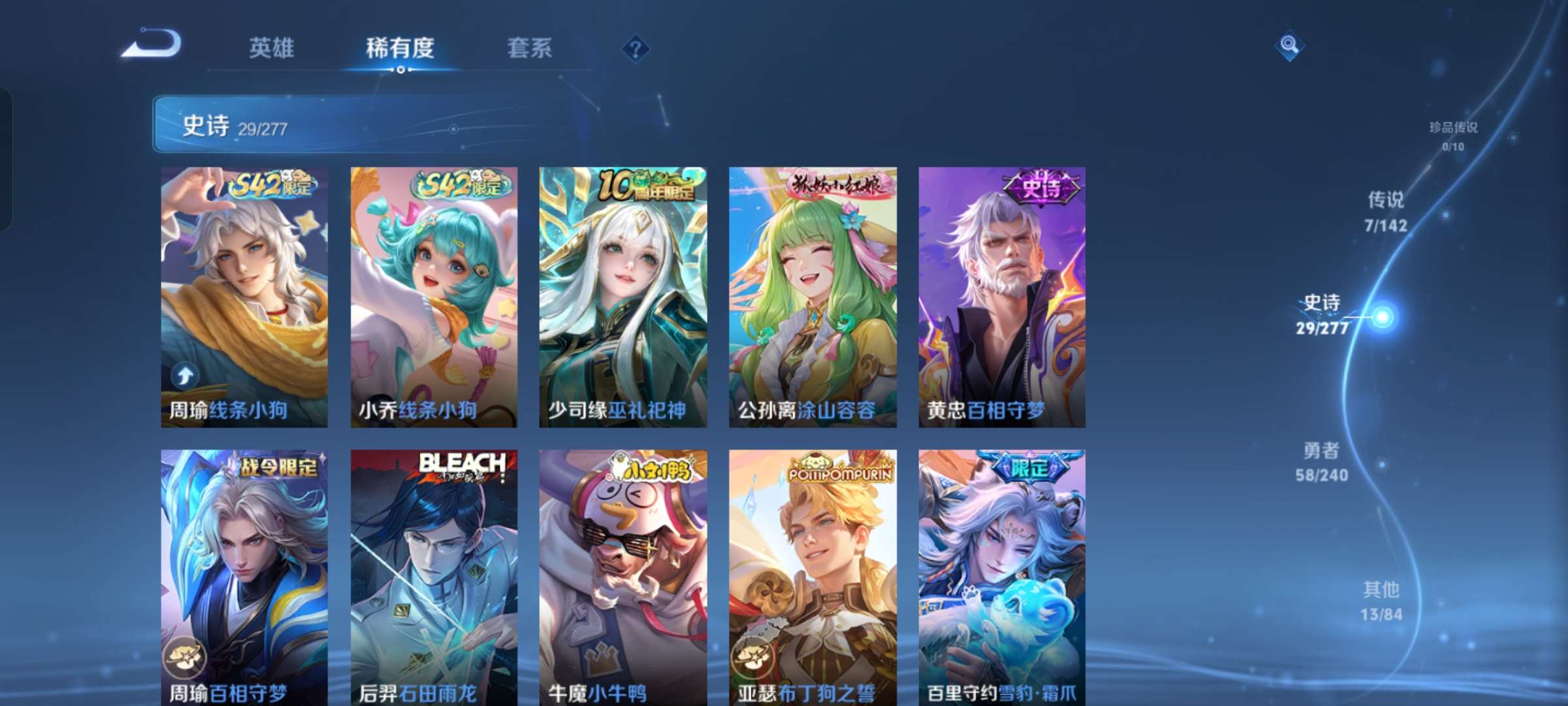Click the 10周年限定 banner on 少司缘 card

coord(644,185)
